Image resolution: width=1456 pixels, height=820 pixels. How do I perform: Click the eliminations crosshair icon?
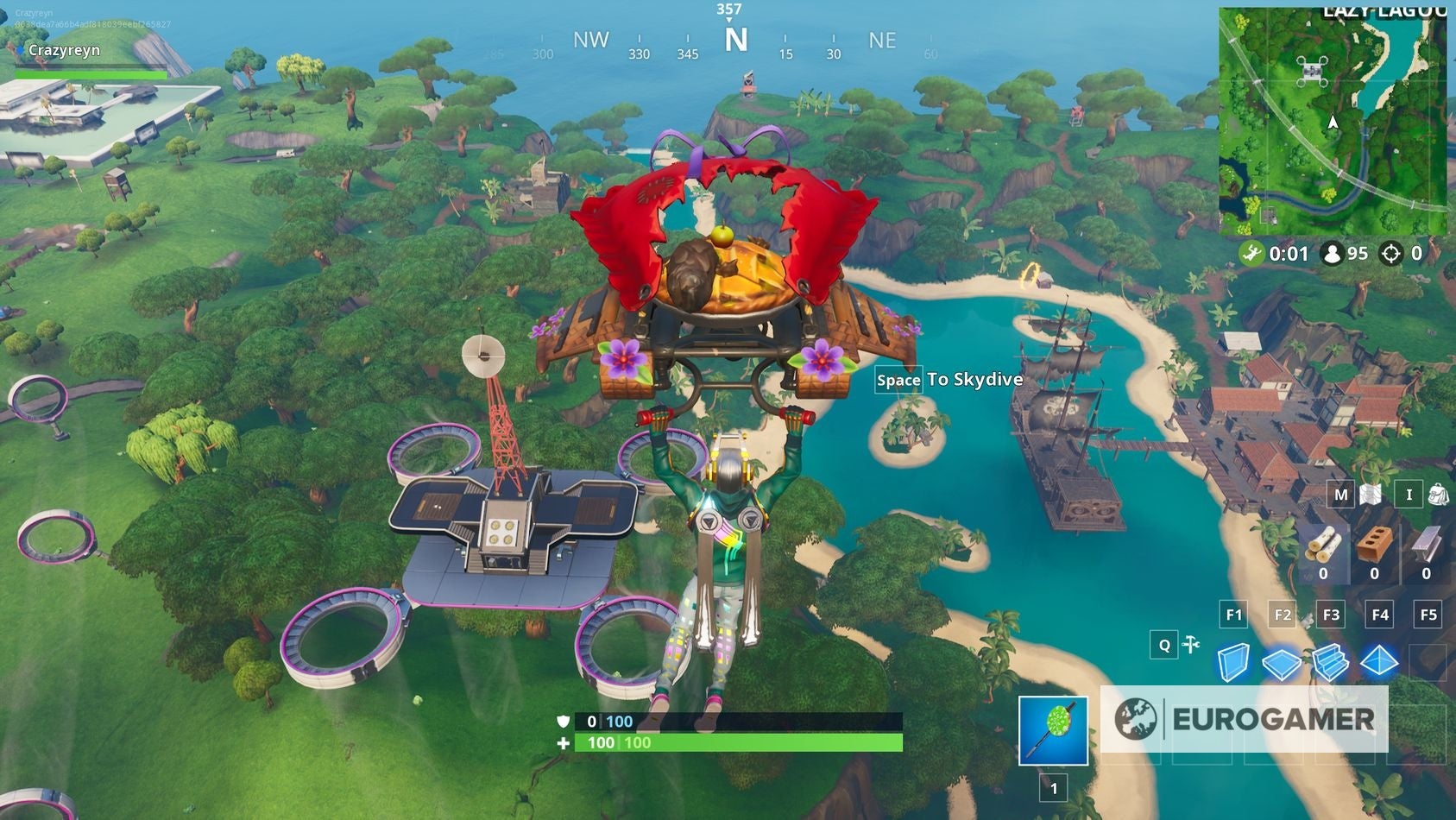click(x=1391, y=254)
